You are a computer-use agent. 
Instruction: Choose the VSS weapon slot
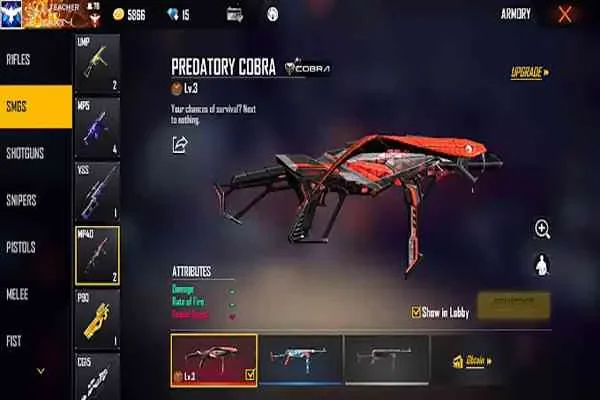[97, 191]
